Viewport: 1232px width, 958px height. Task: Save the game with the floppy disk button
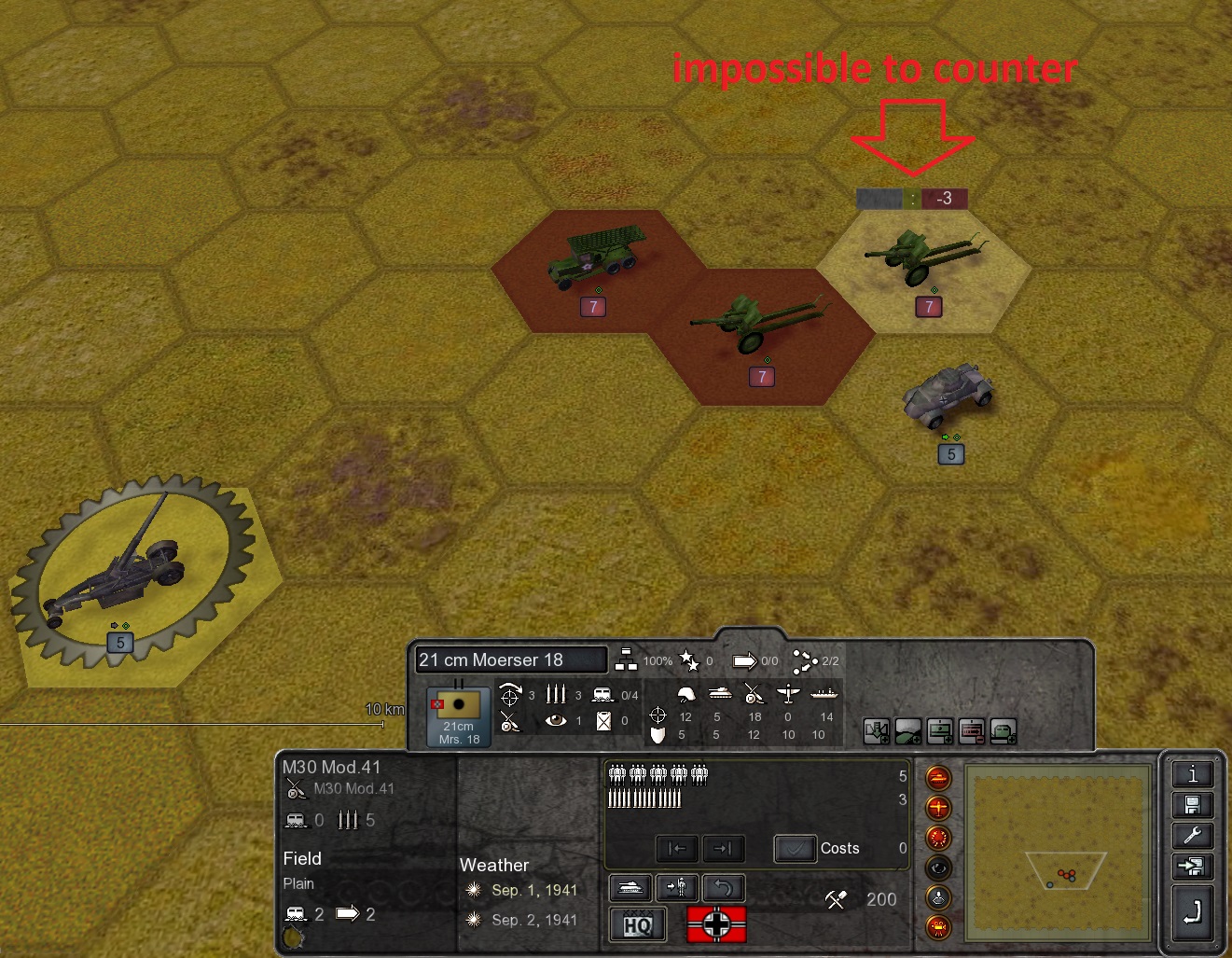pos(1192,805)
